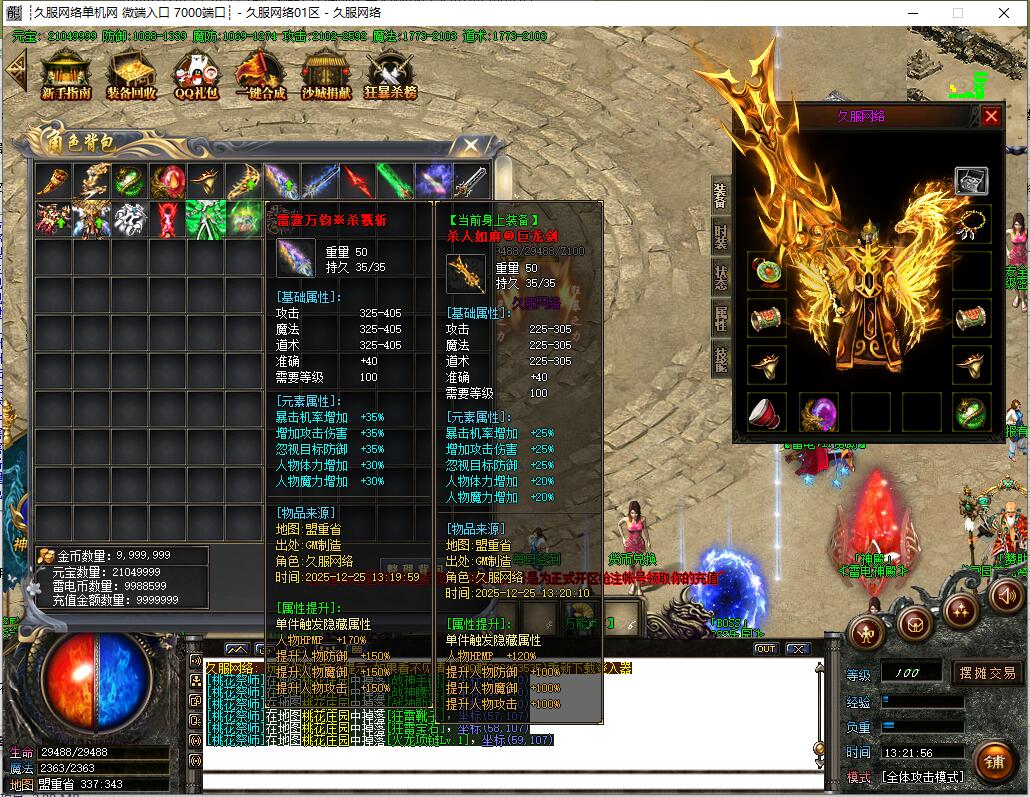Click the OUT button above the chat
1030x797 pixels.
pyautogui.click(x=765, y=649)
